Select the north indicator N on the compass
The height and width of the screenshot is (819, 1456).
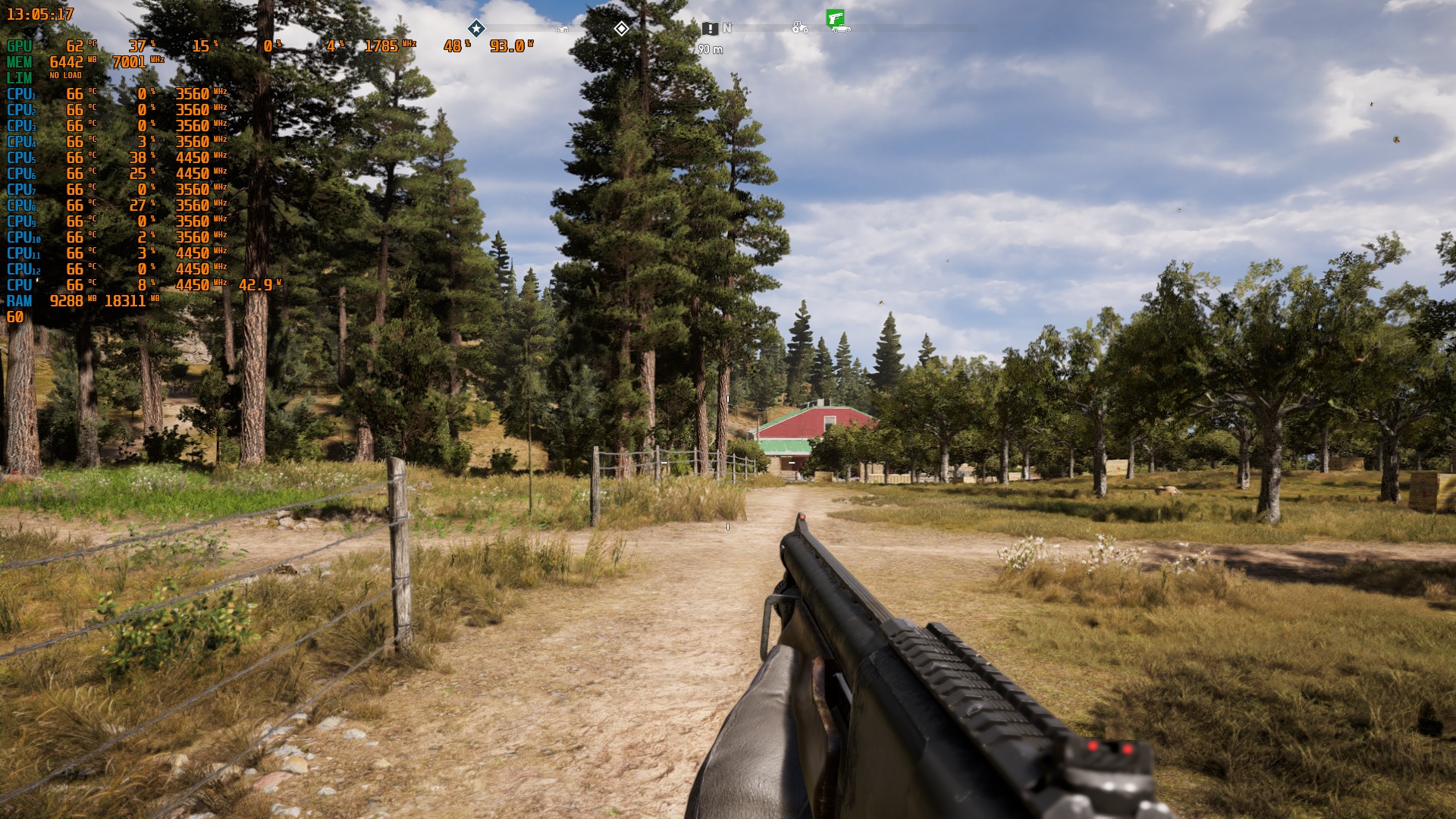pos(727,28)
